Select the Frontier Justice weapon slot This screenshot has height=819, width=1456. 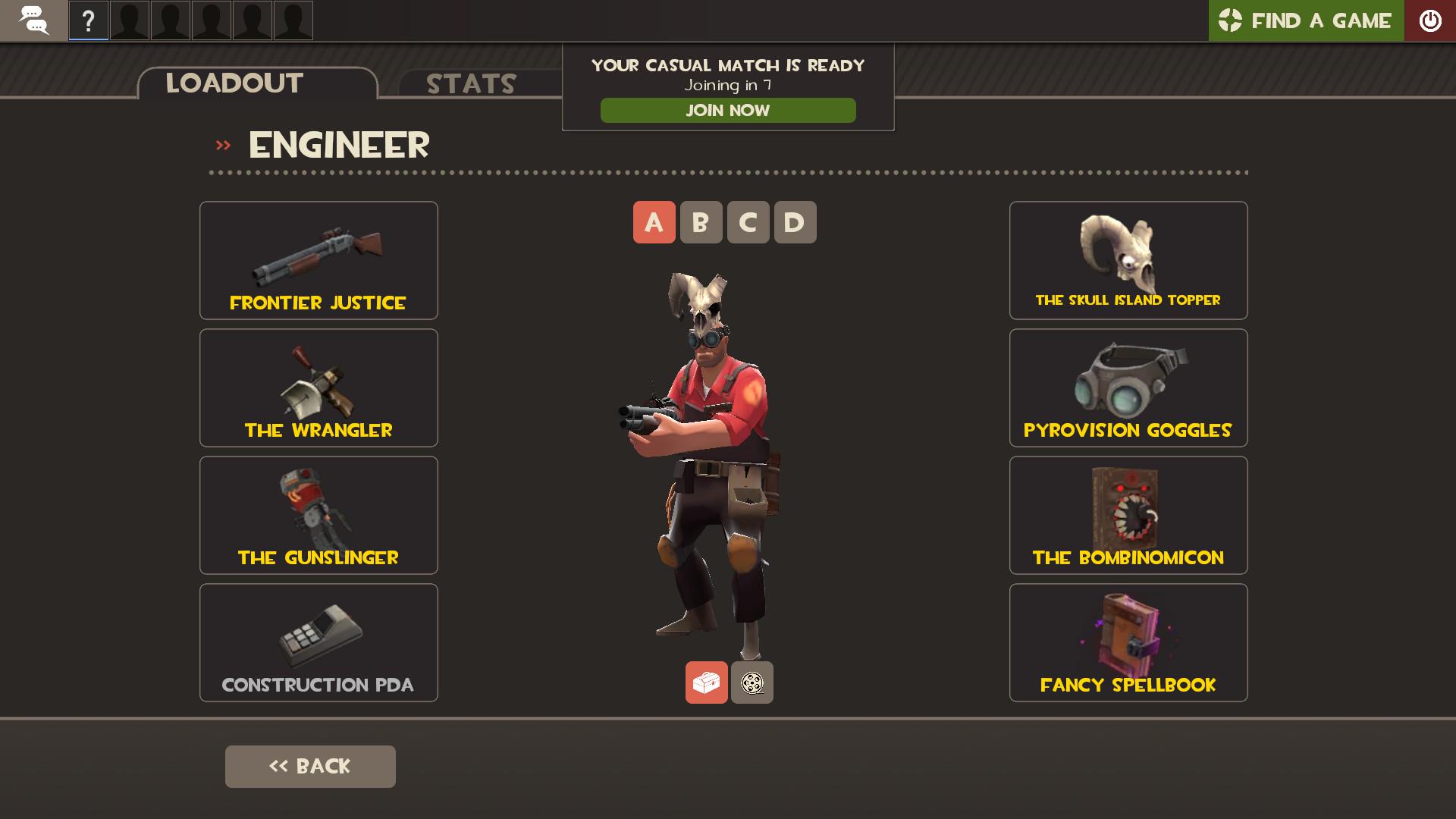(x=318, y=260)
